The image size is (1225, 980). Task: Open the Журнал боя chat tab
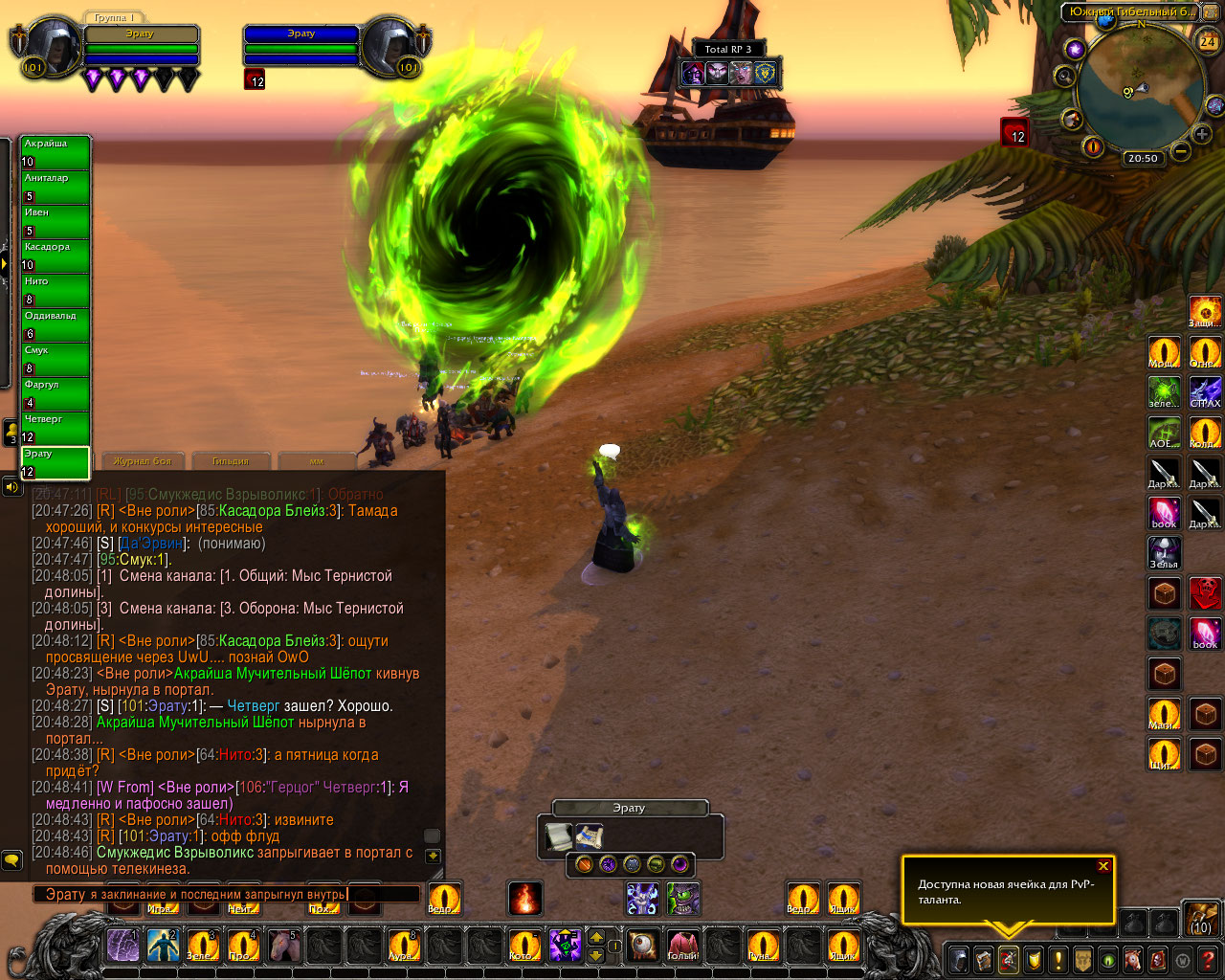coord(144,461)
